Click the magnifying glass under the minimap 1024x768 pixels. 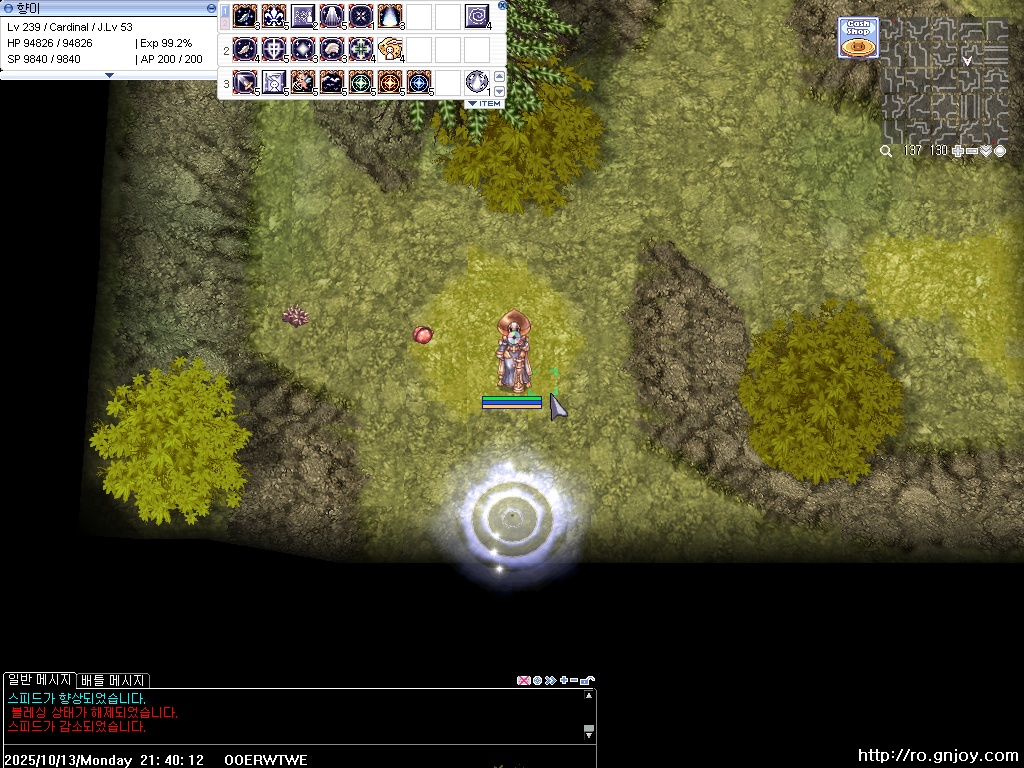886,151
